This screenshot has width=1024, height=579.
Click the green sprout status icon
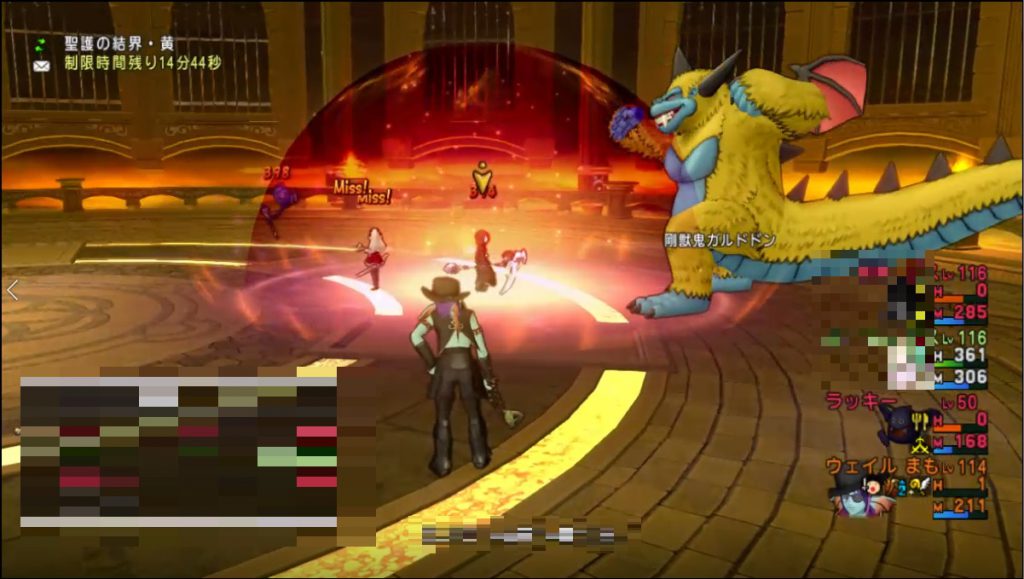click(x=41, y=45)
